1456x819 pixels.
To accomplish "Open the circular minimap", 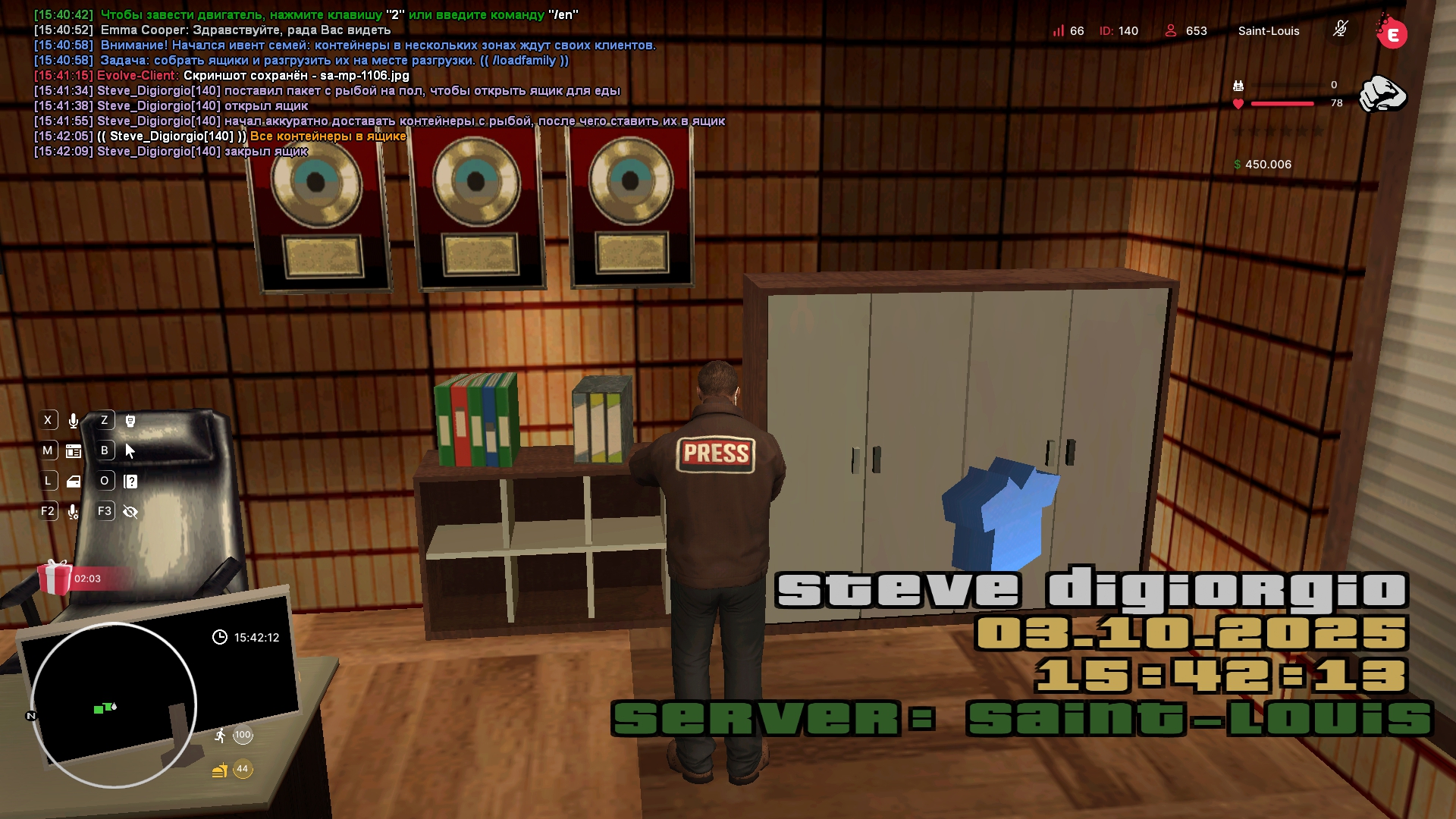I will coord(114,705).
